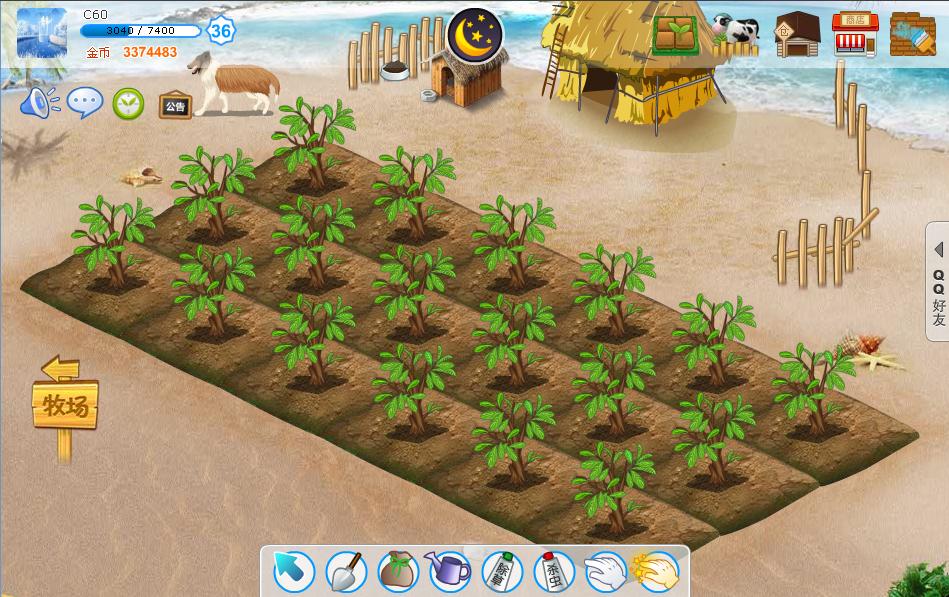Pick the shovel tool

click(346, 572)
